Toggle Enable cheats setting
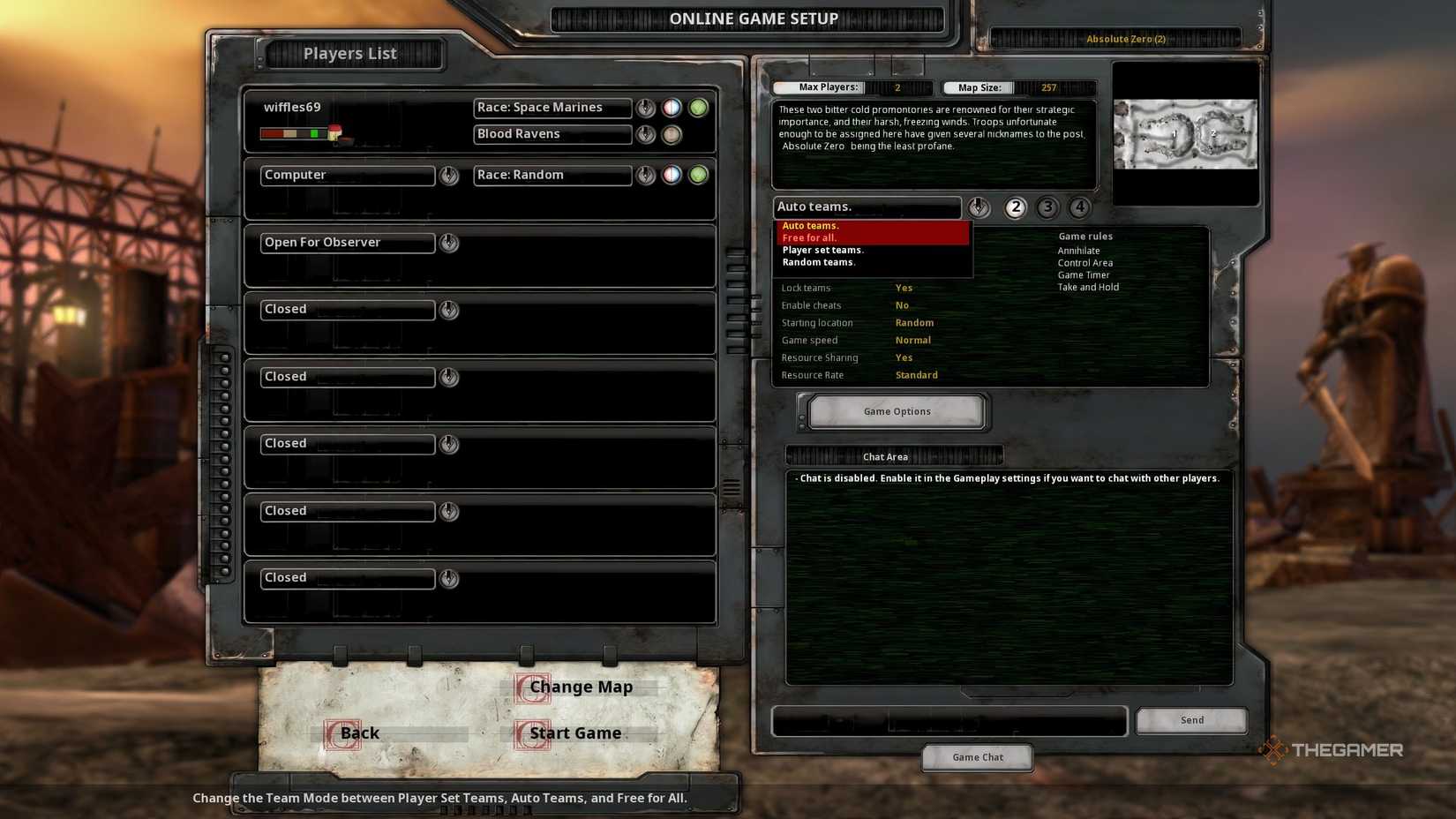The width and height of the screenshot is (1456, 819). coord(902,304)
